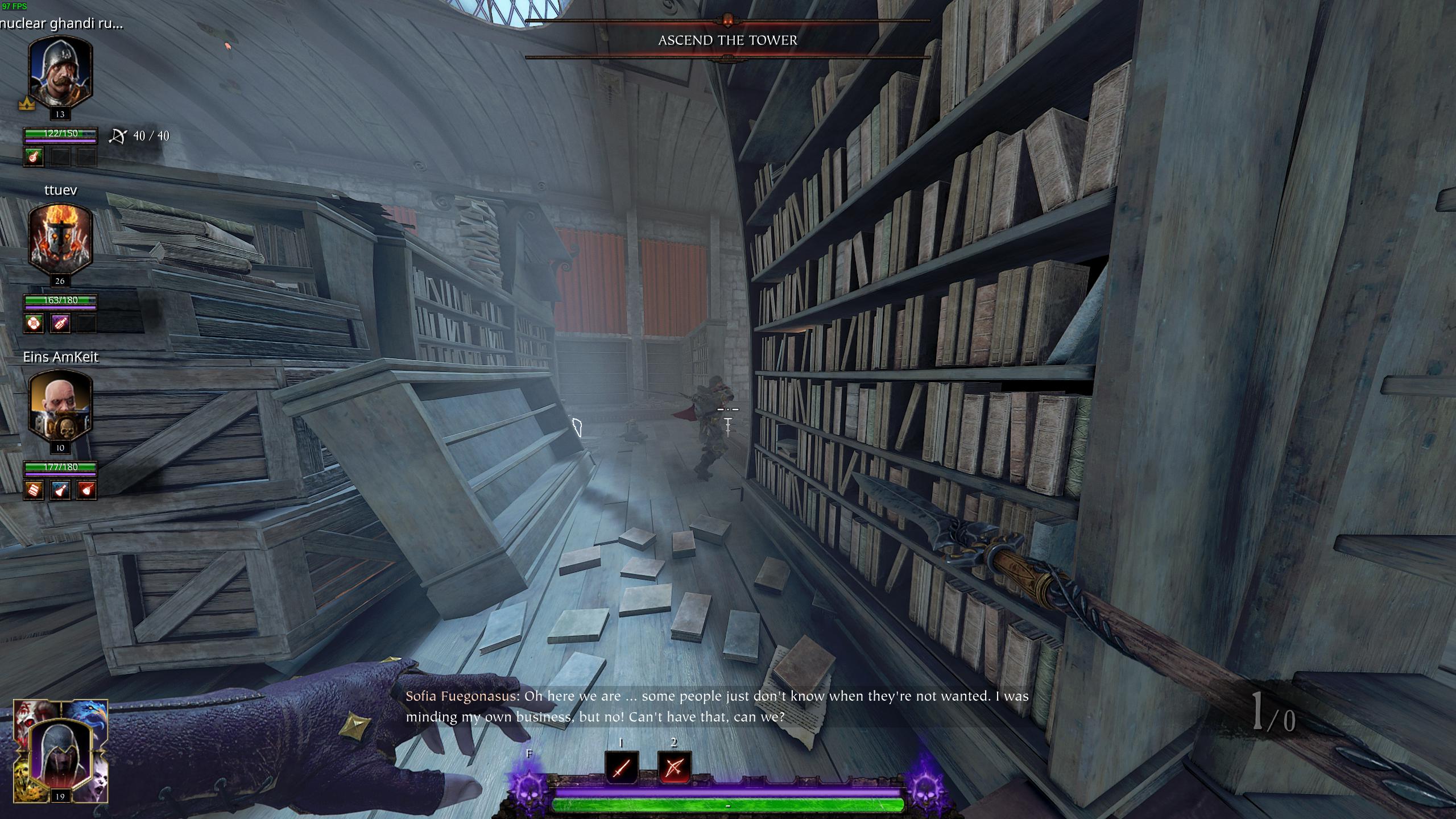Click ttuev's medical supplies icon

pos(34,323)
